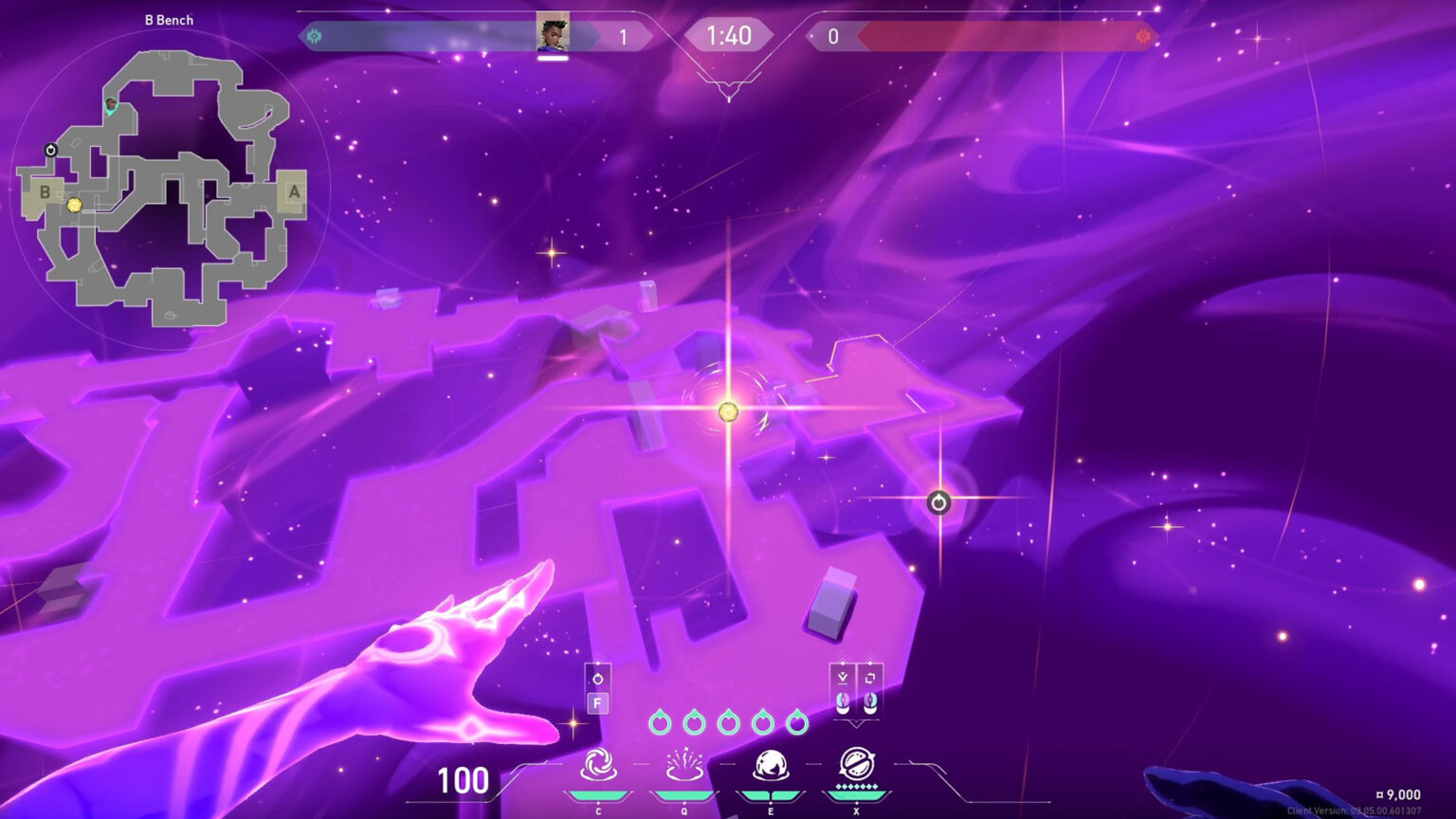Select the ally score showing 1
The image size is (1456, 819).
click(x=623, y=37)
